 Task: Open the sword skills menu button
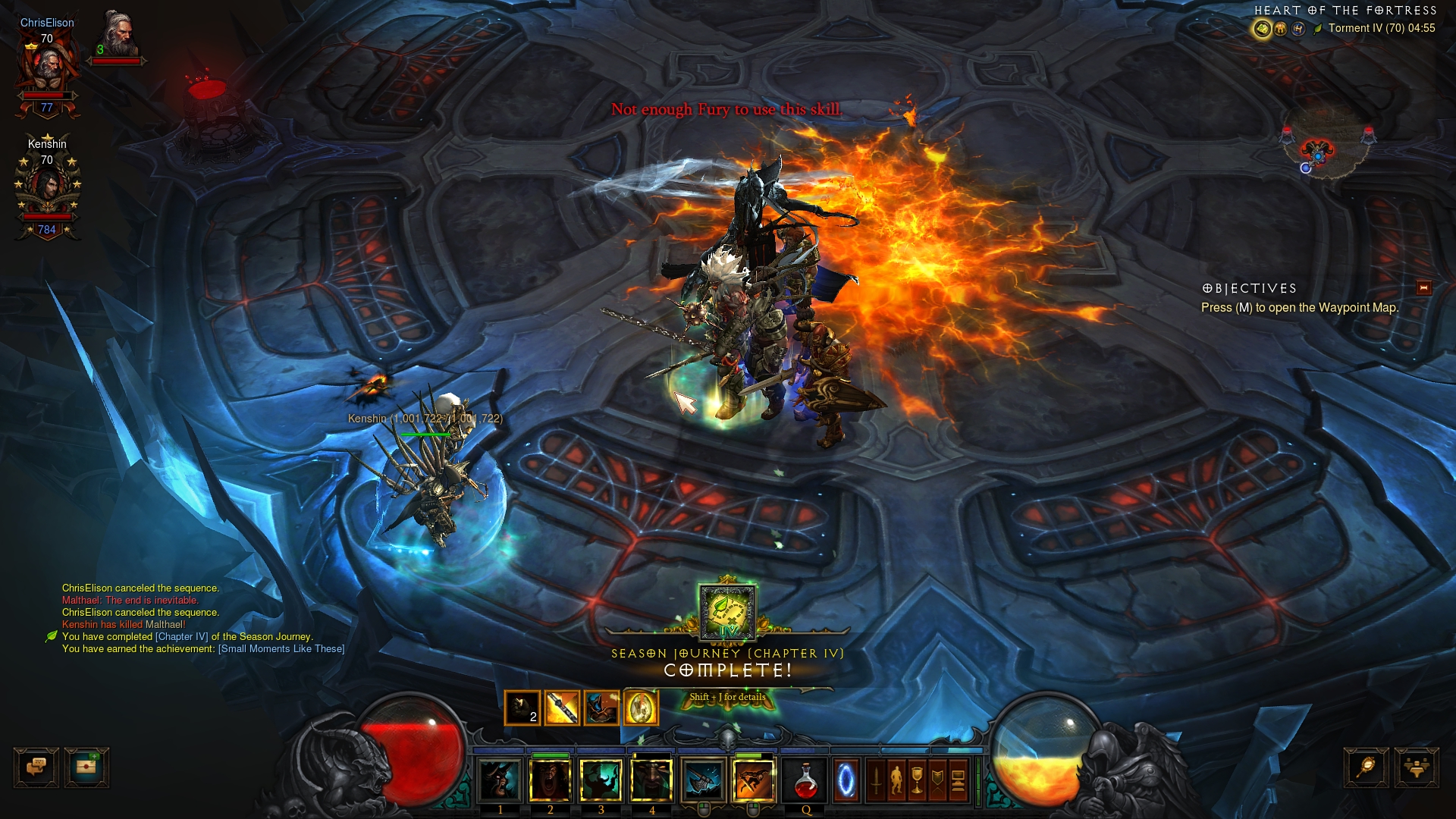point(877,780)
